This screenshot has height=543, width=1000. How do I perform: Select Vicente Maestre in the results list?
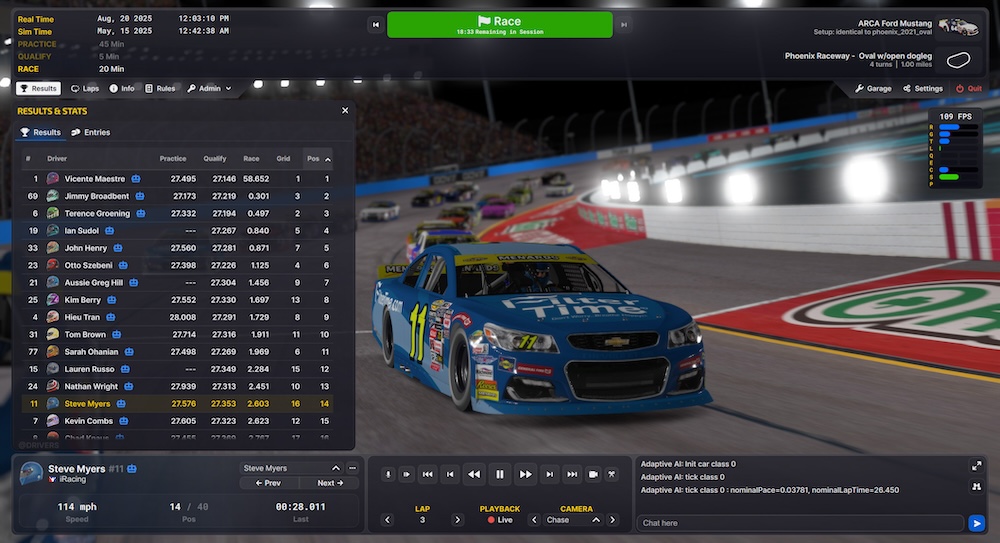[95, 179]
